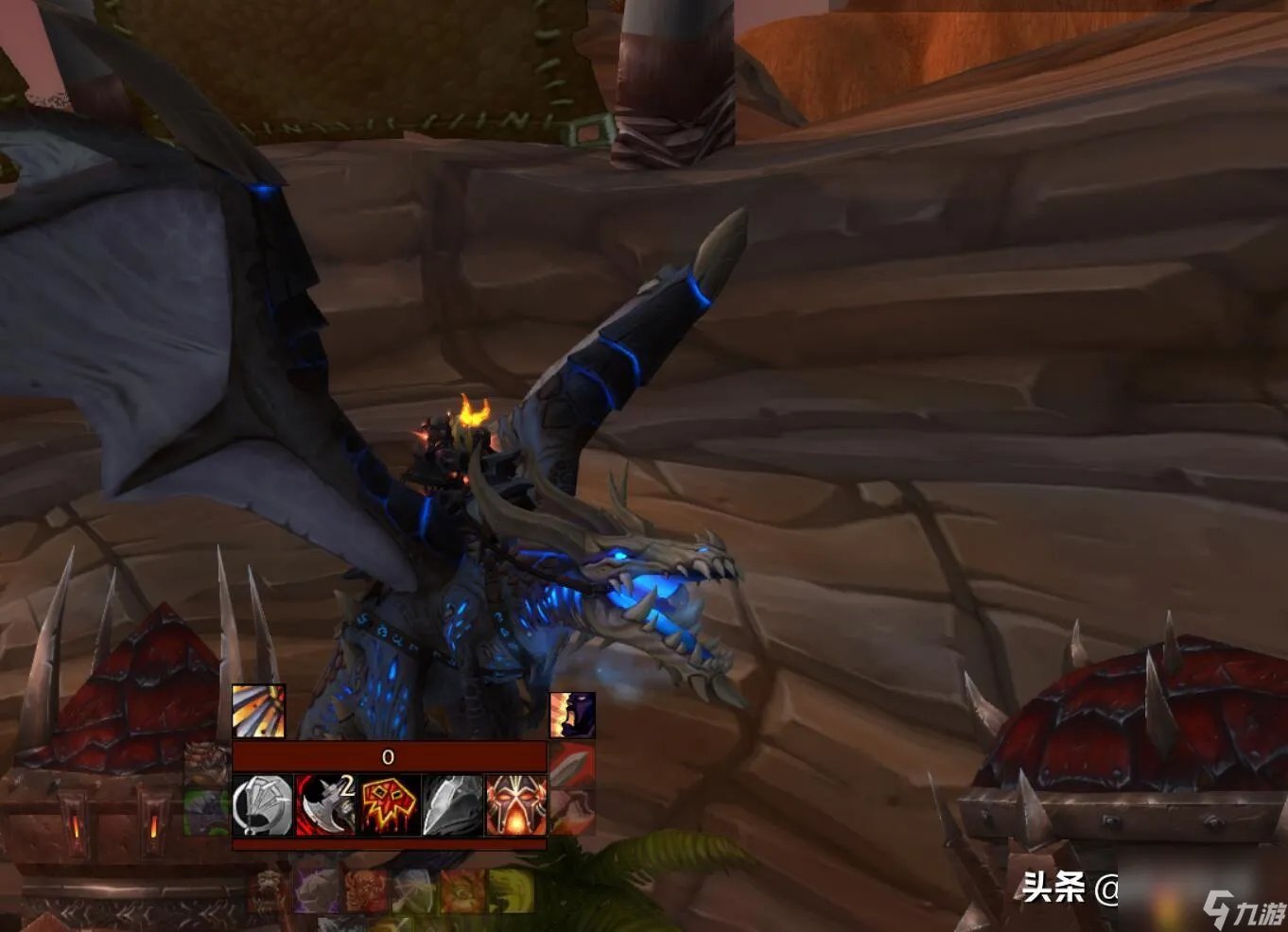Click the radiating blades icon above the bar
Image resolution: width=1288 pixels, height=932 pixels.
258,712
